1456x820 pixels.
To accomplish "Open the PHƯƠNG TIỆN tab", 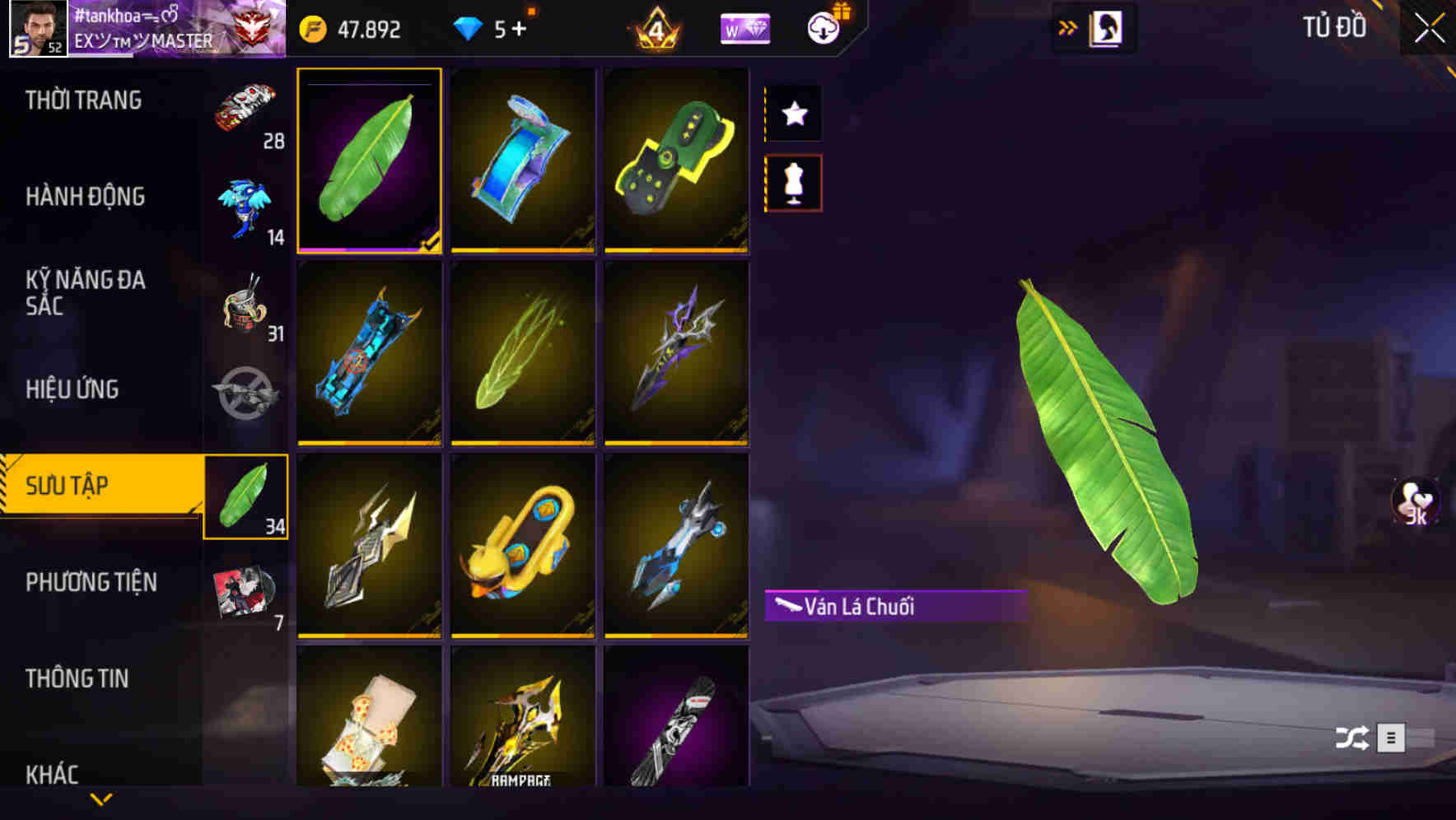I will point(91,581).
